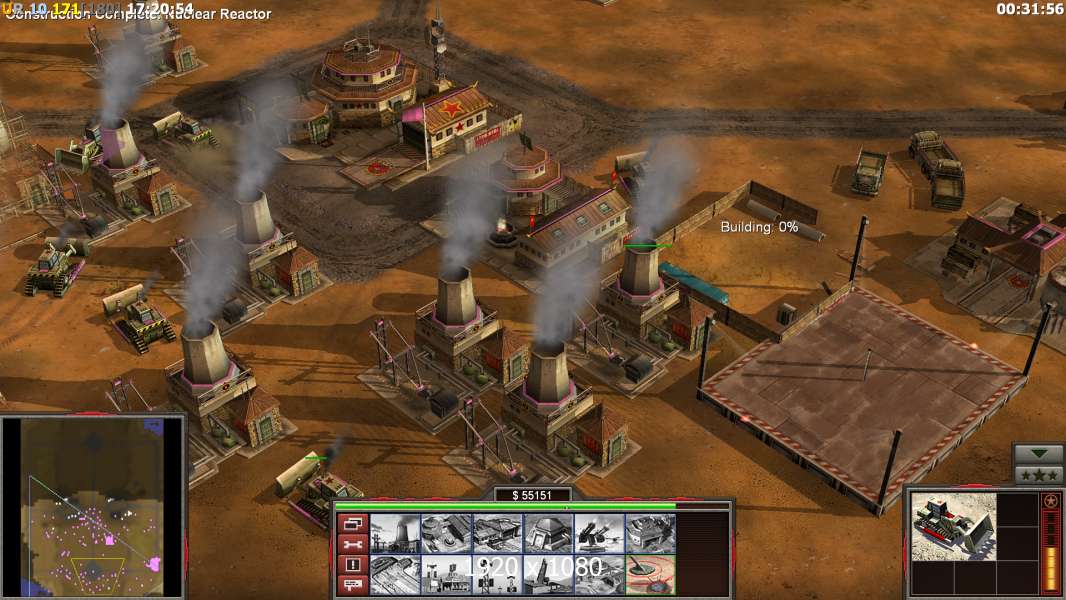Click on the minimap battlefield view
The height and width of the screenshot is (600, 1066).
tap(93, 505)
